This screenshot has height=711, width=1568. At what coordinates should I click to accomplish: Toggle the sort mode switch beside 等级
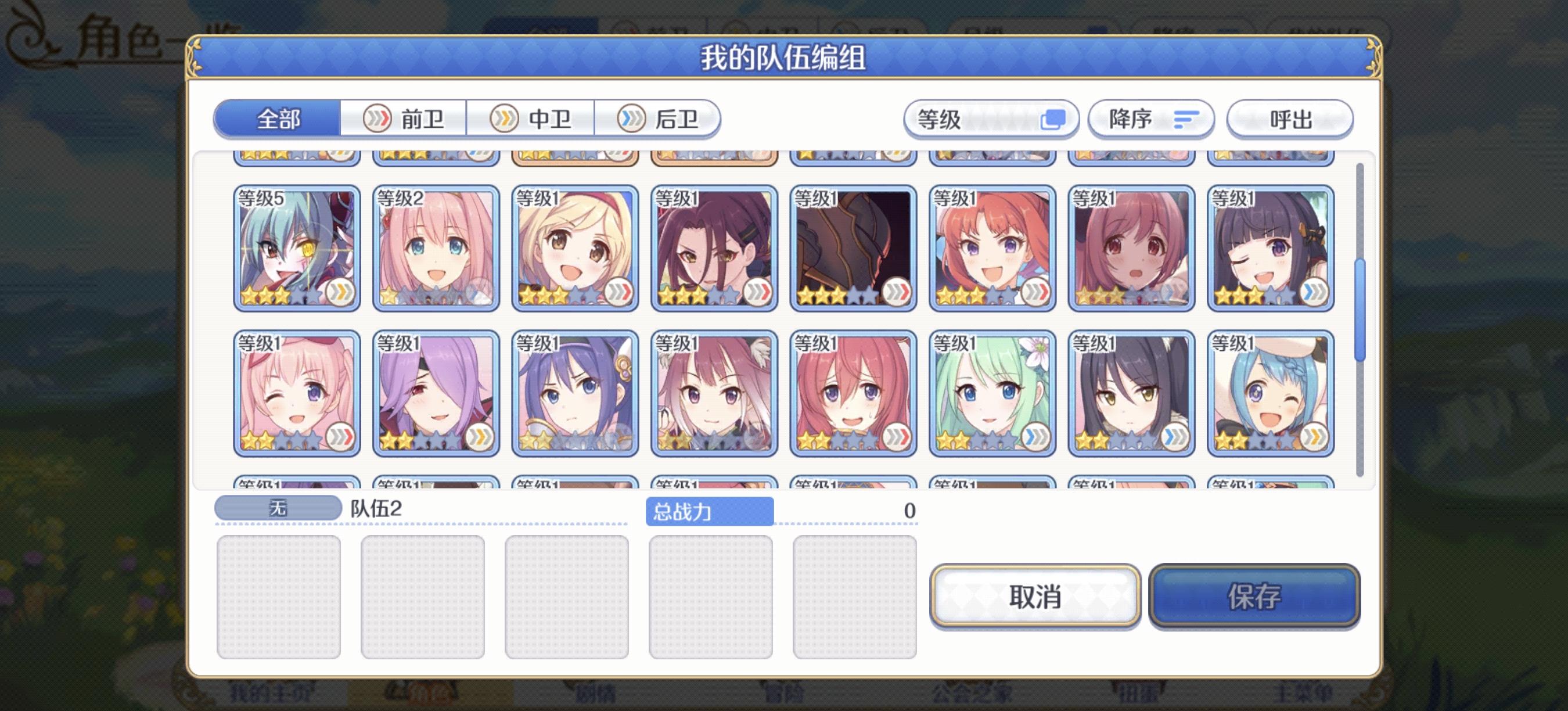point(1055,119)
